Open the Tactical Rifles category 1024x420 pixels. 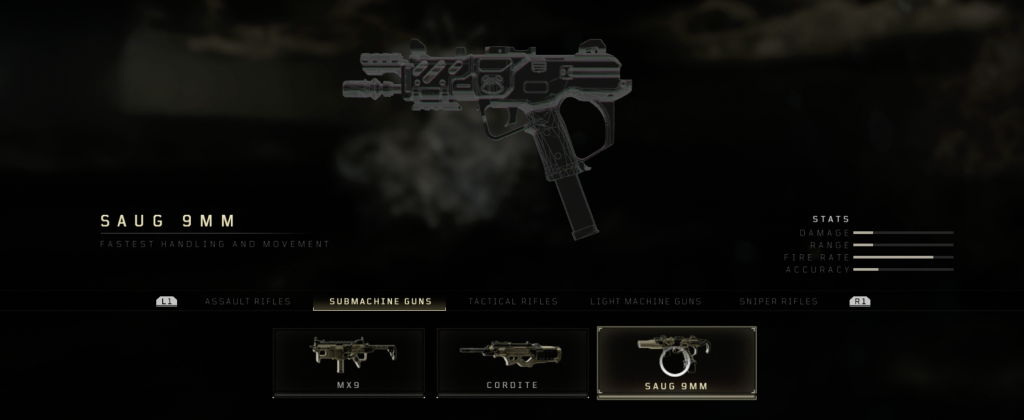coord(512,301)
